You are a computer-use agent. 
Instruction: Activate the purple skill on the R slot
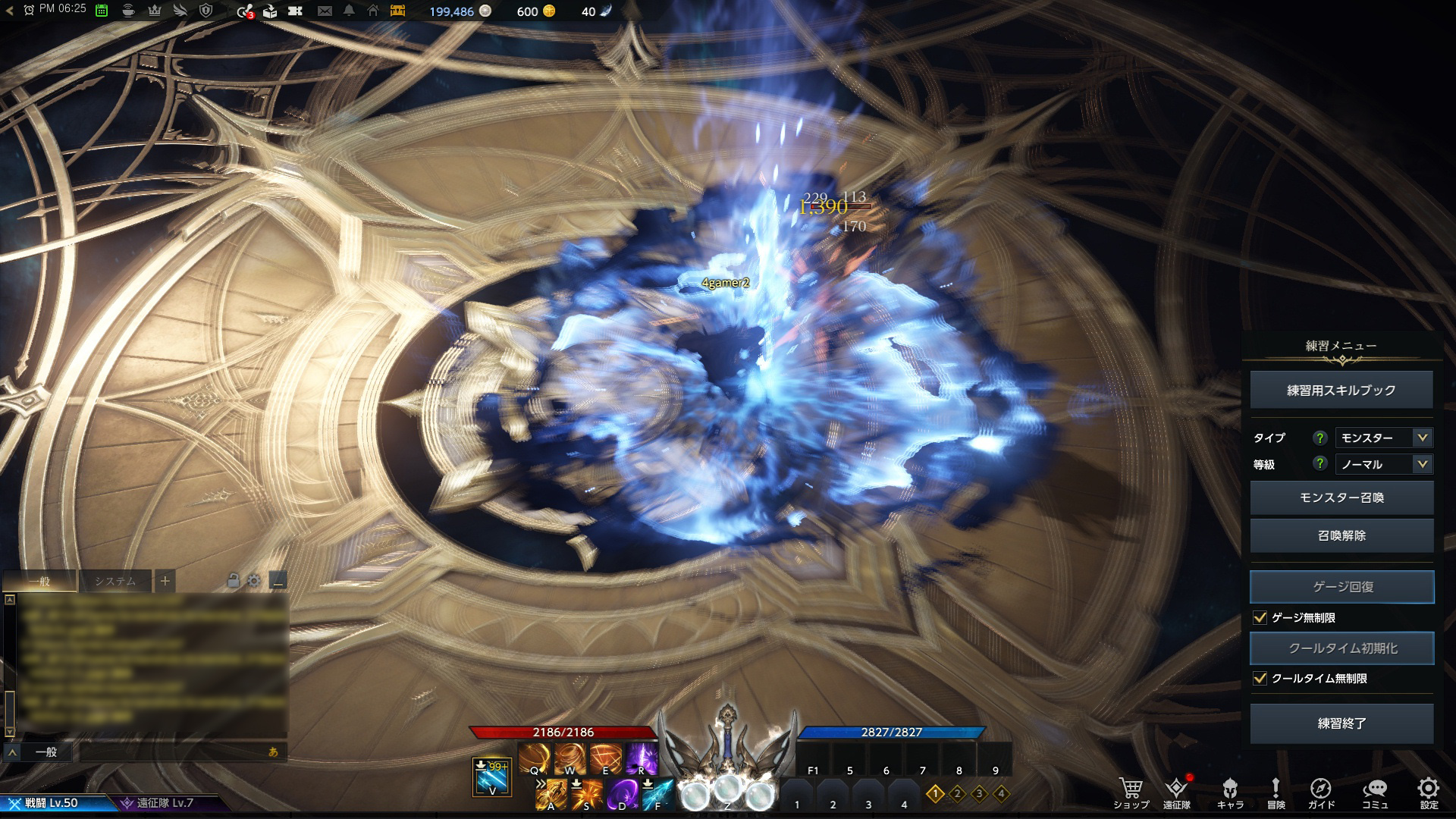[641, 758]
